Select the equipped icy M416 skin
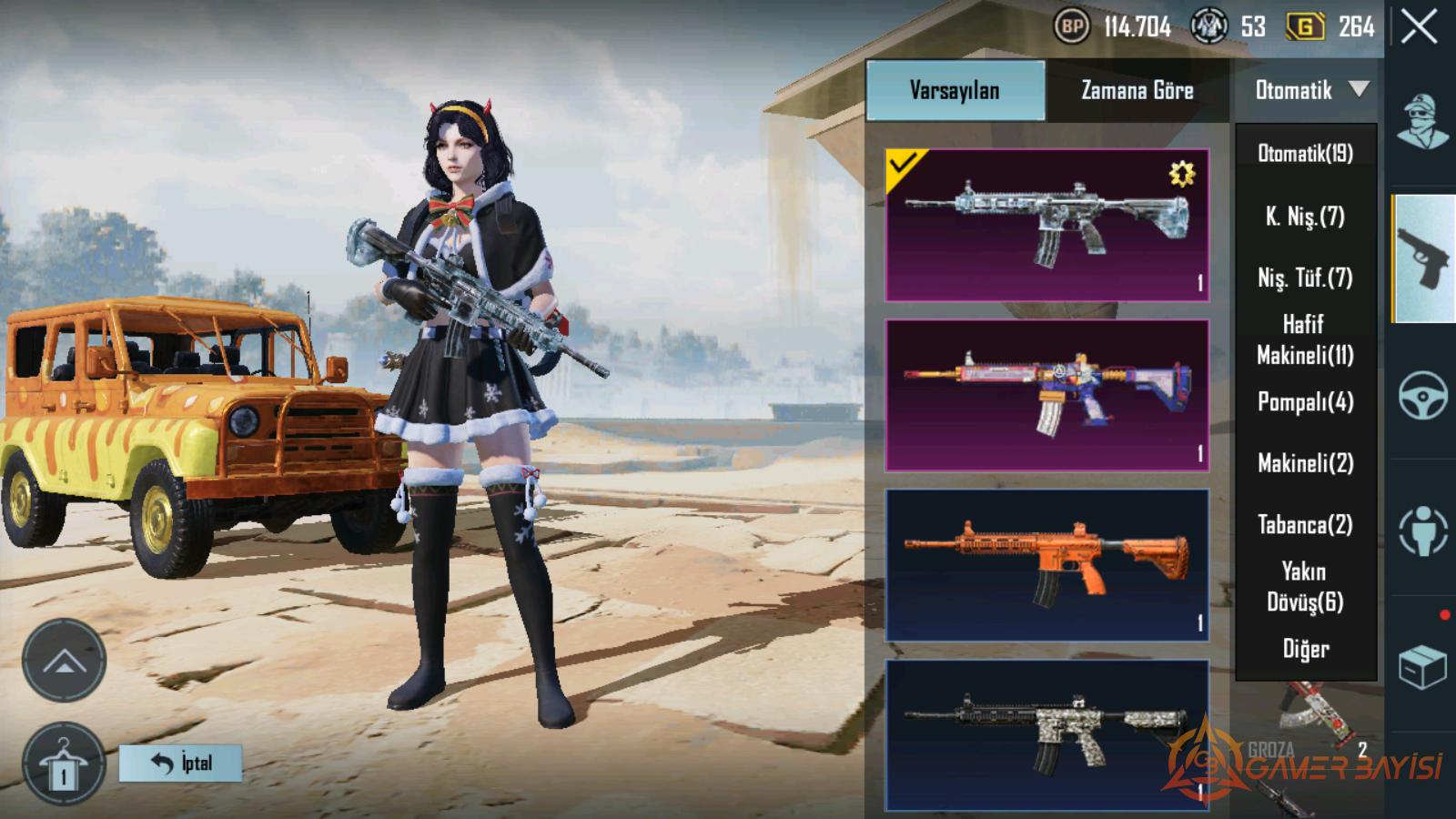 (x=1046, y=225)
